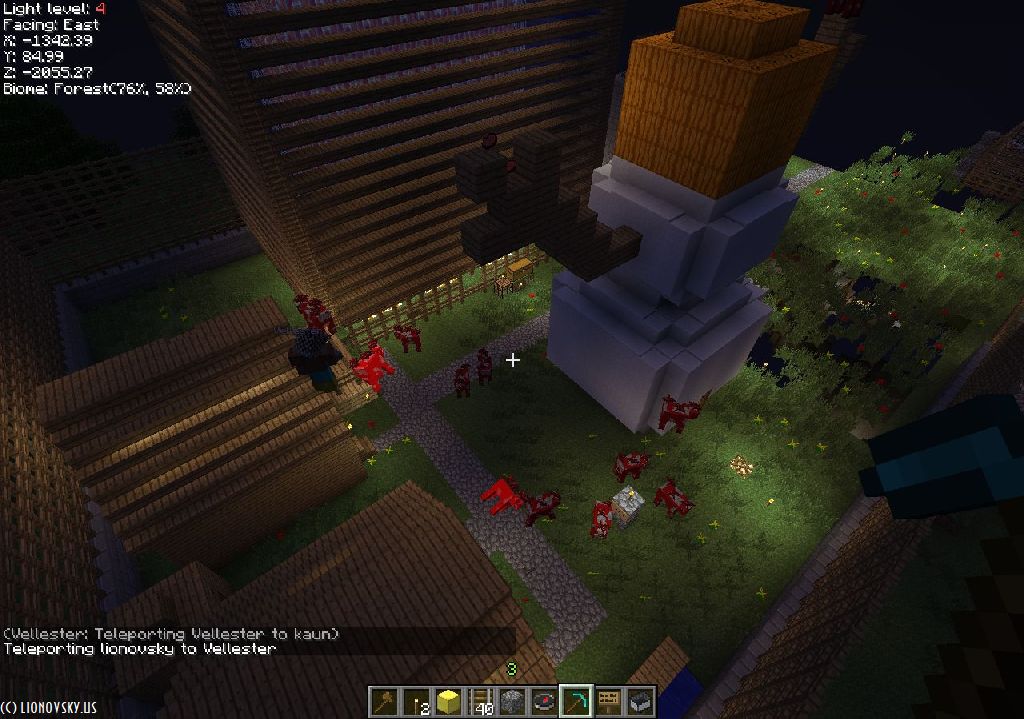The image size is (1024, 719).
Task: Select the gray stone block slot
Action: click(x=512, y=701)
